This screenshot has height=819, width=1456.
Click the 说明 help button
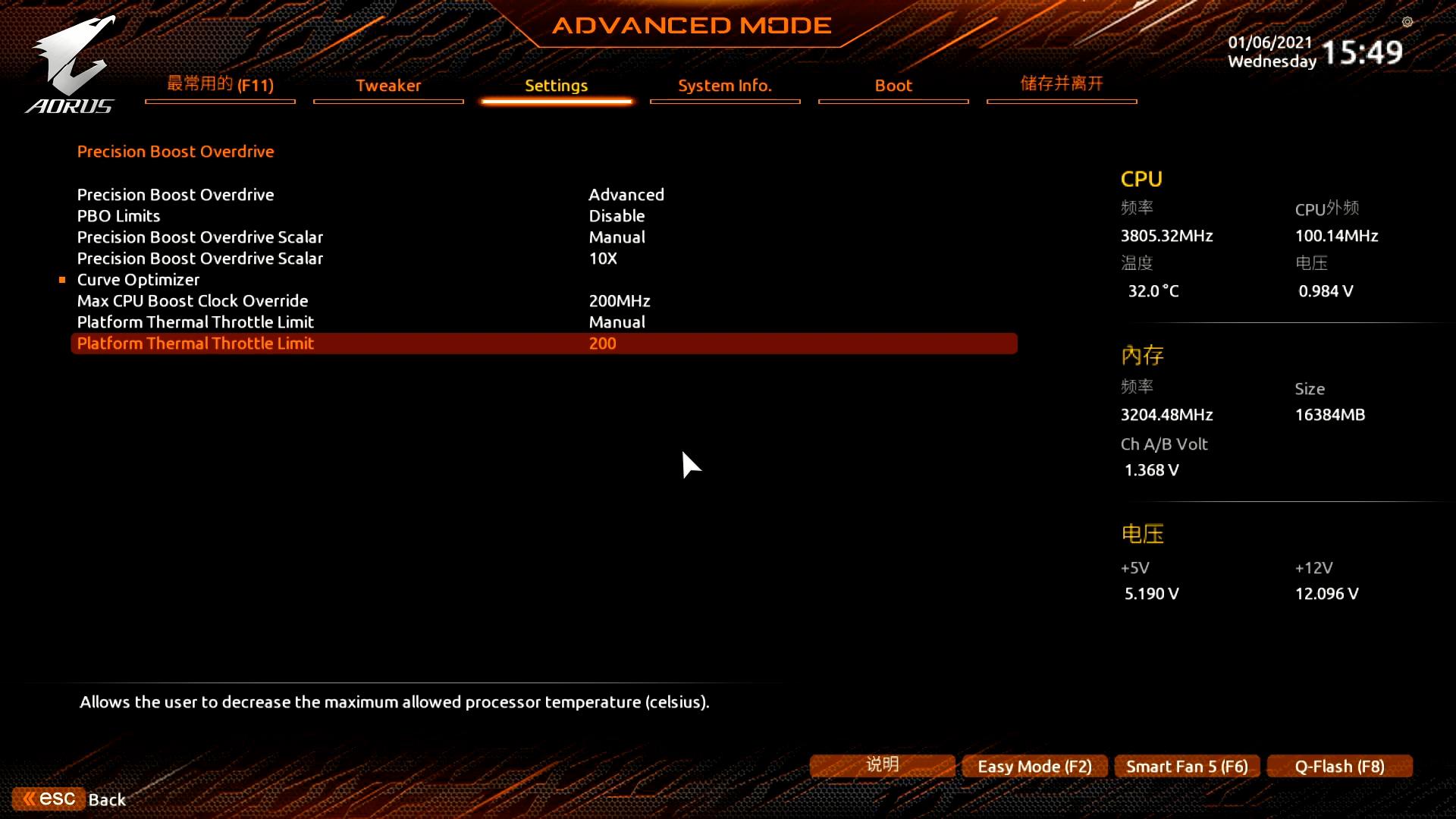pyautogui.click(x=882, y=764)
